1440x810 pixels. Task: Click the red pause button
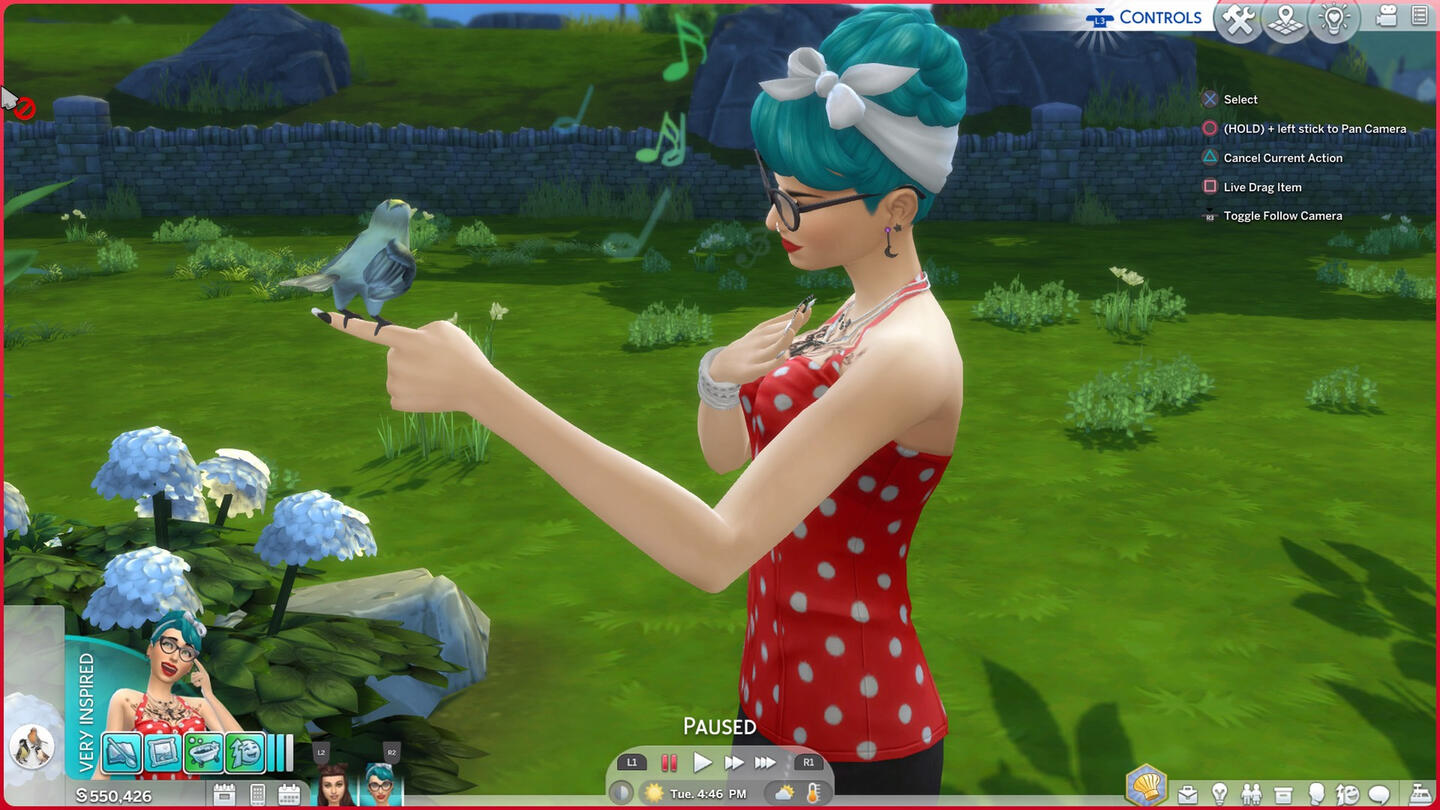pos(669,763)
